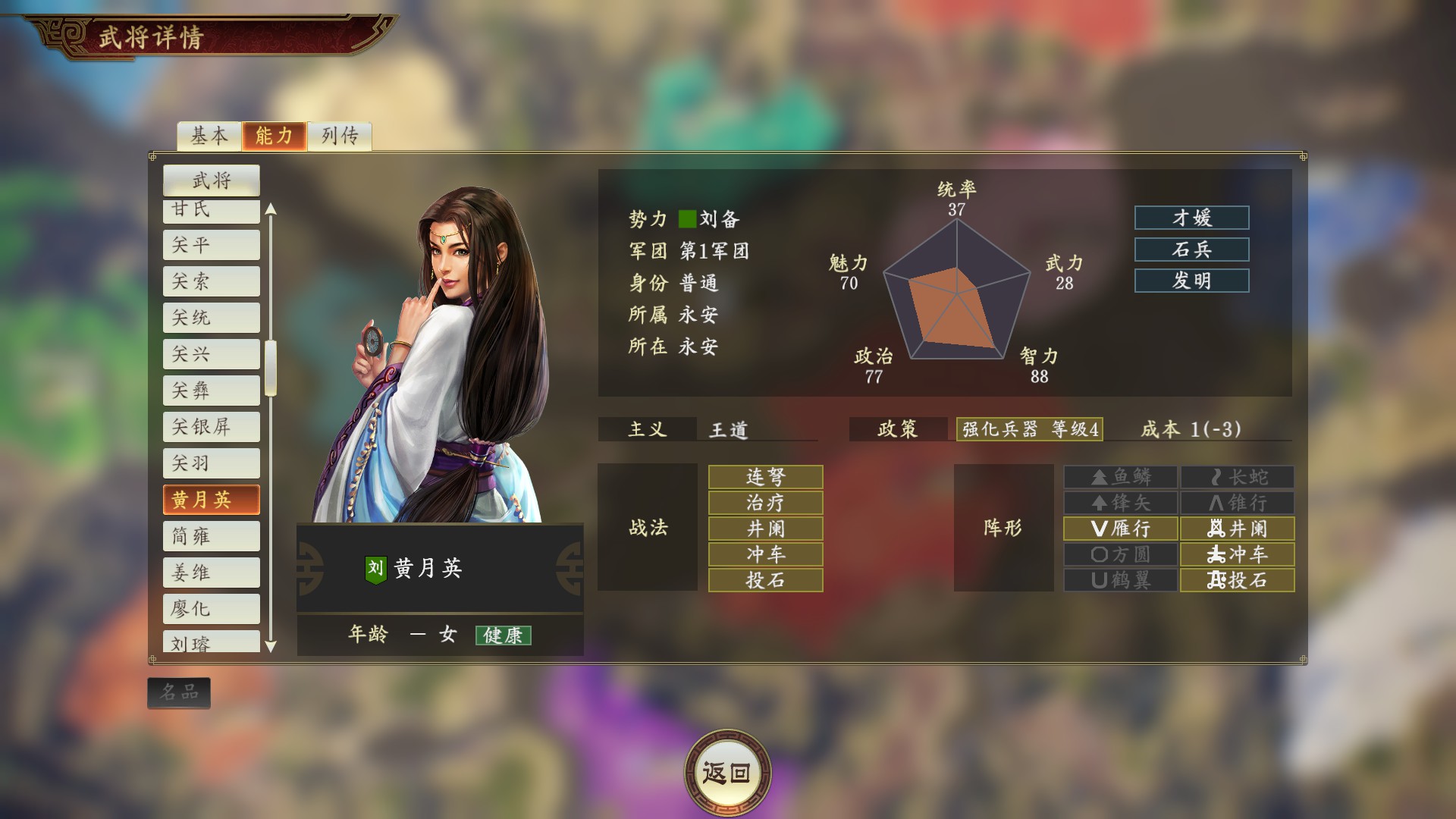The image size is (1456, 819).
Task: Open the 才媛 trait badge
Action: (1191, 218)
